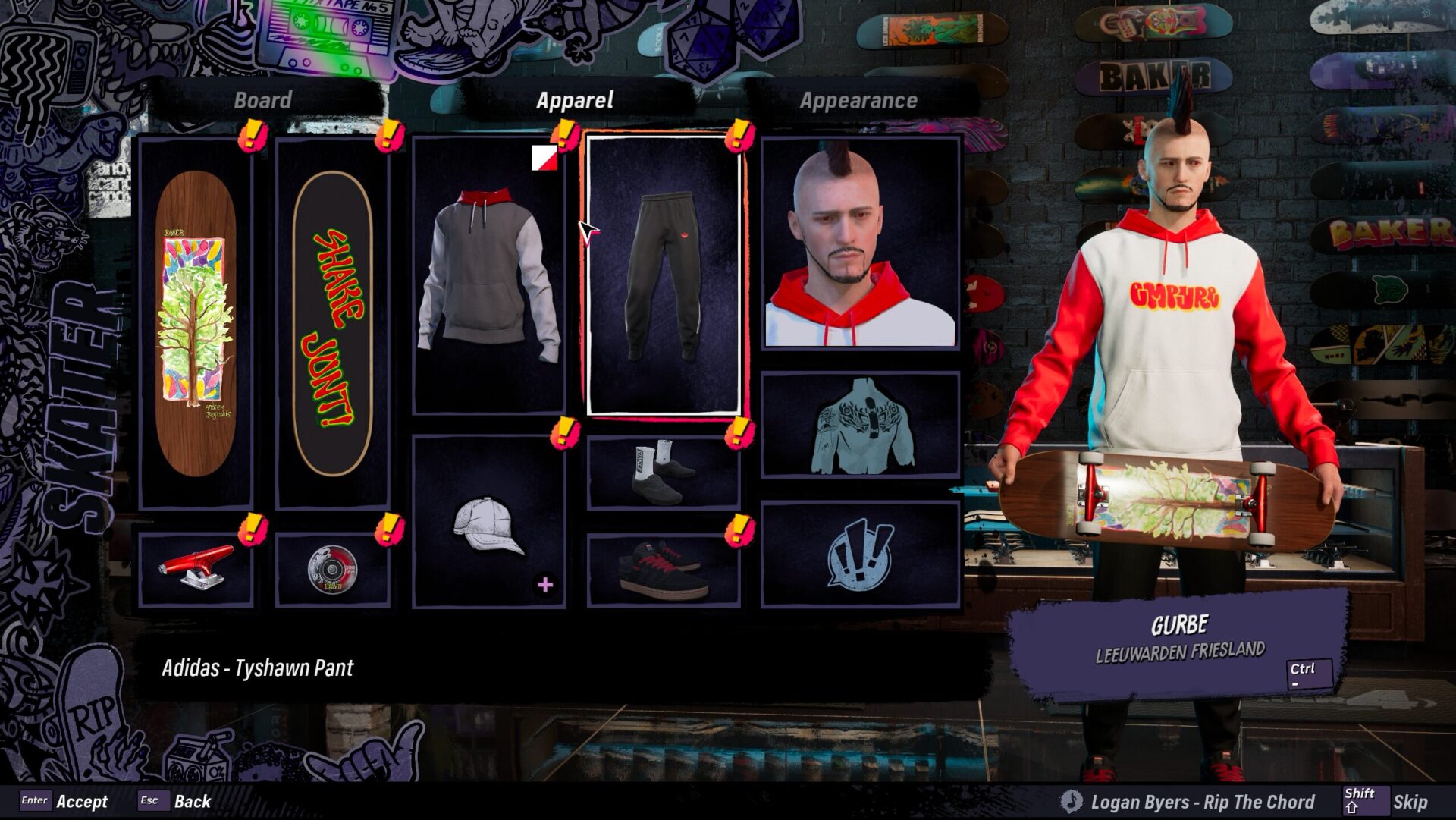Open the Apparel tab
Screen dimensions: 1456x820
[x=575, y=100]
